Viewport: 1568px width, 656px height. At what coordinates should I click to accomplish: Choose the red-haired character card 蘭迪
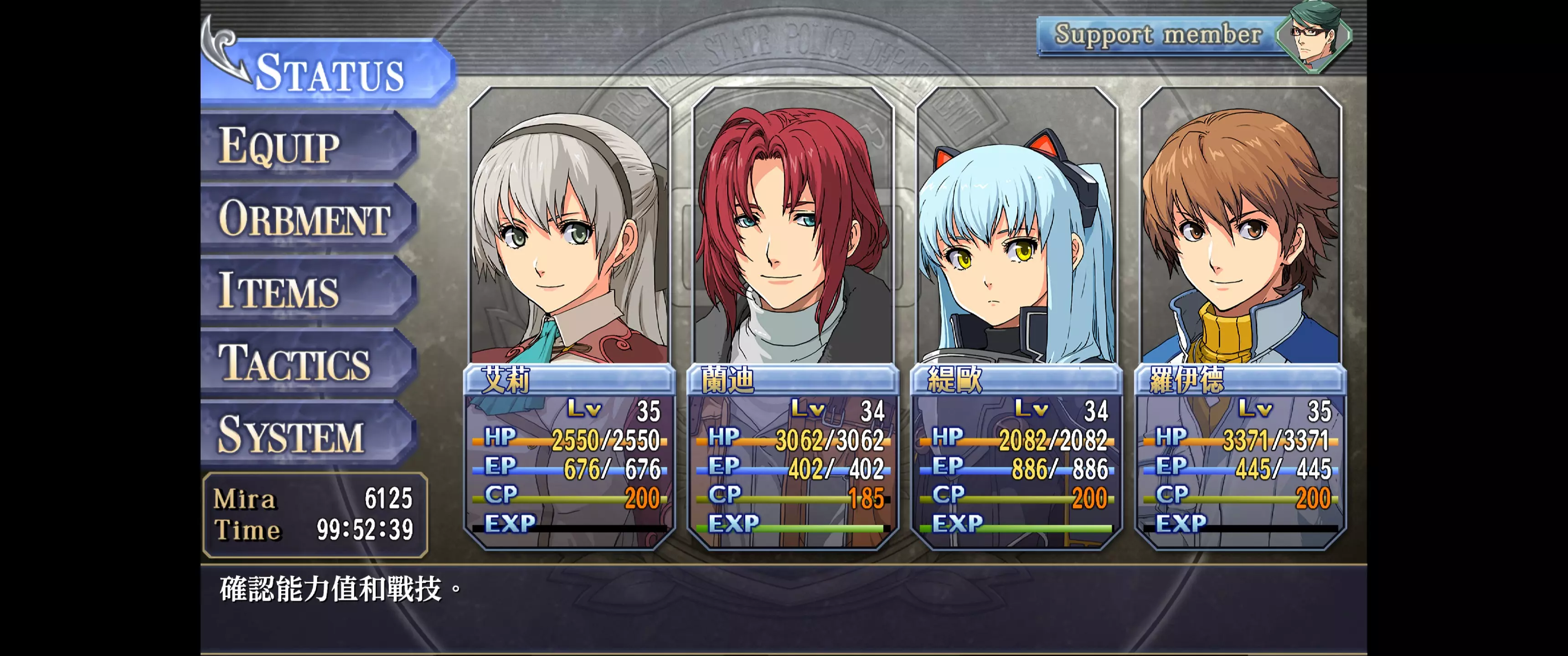[x=793, y=317]
